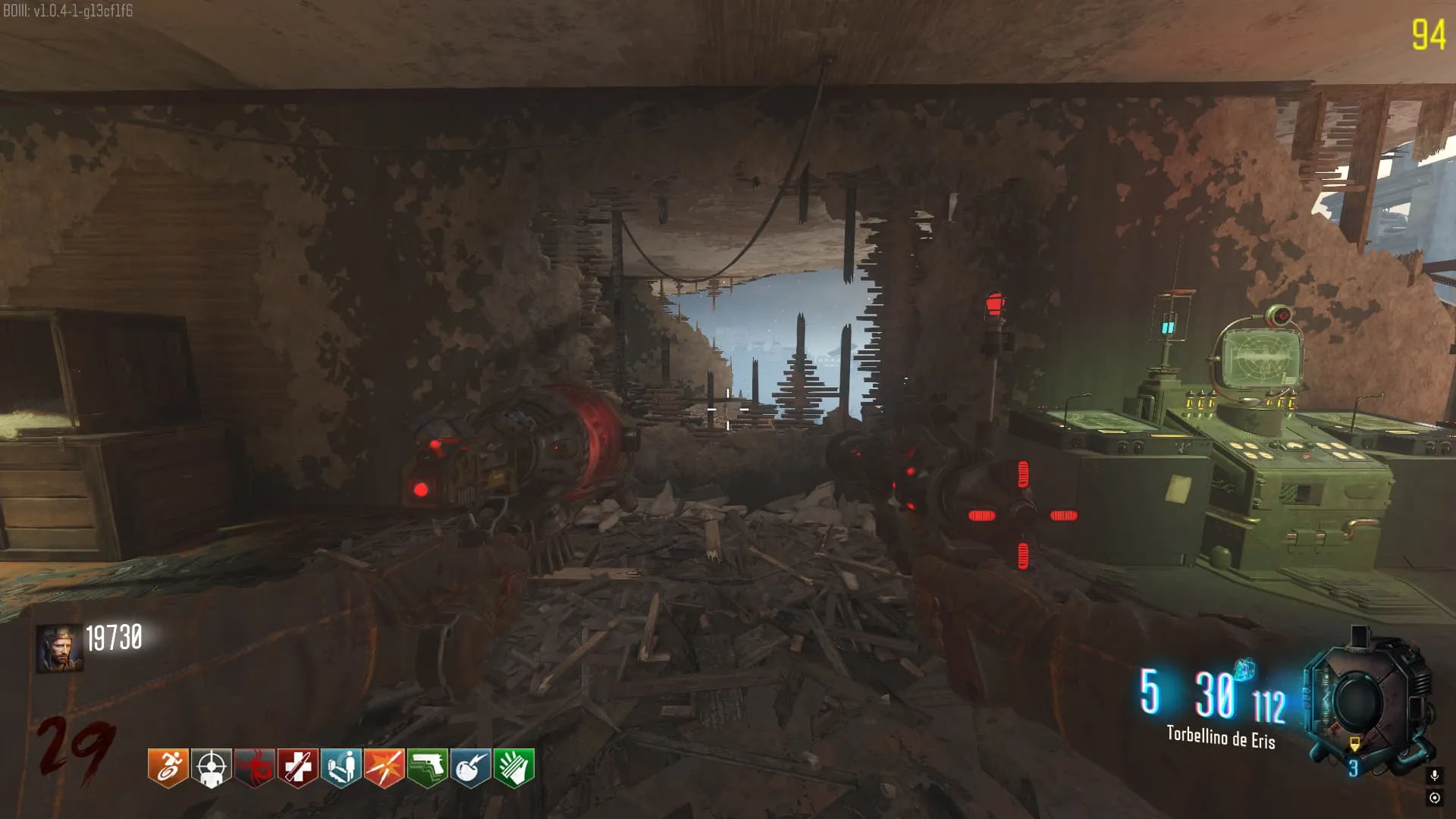This screenshot has width=1456, height=819.
Task: Click the circular record overlay button
Action: coord(1434,798)
